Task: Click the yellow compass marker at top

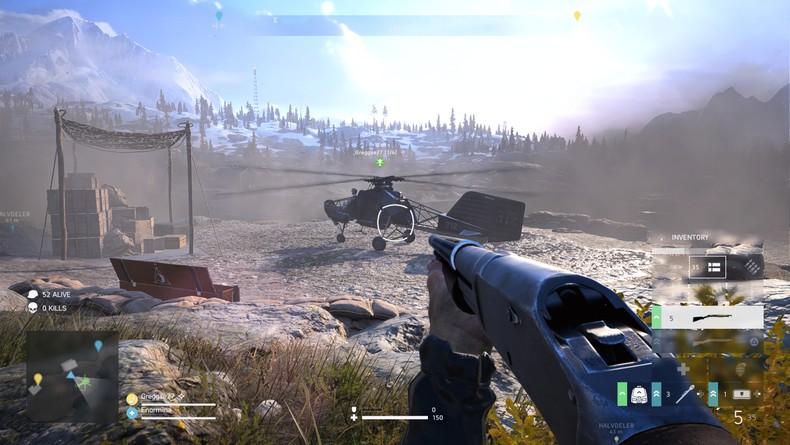Action: pos(576,16)
